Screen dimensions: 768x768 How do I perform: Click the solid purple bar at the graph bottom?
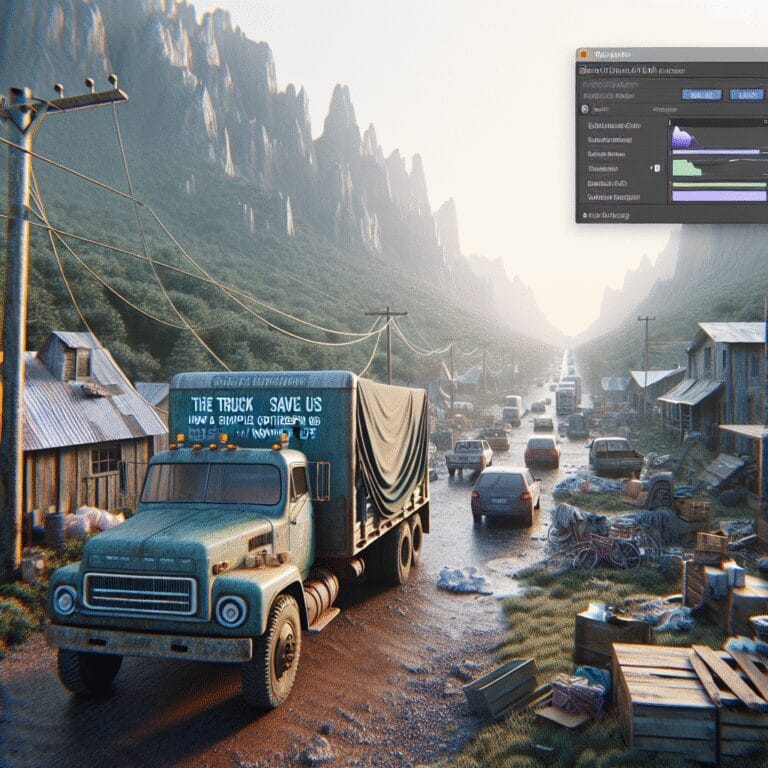coord(717,196)
